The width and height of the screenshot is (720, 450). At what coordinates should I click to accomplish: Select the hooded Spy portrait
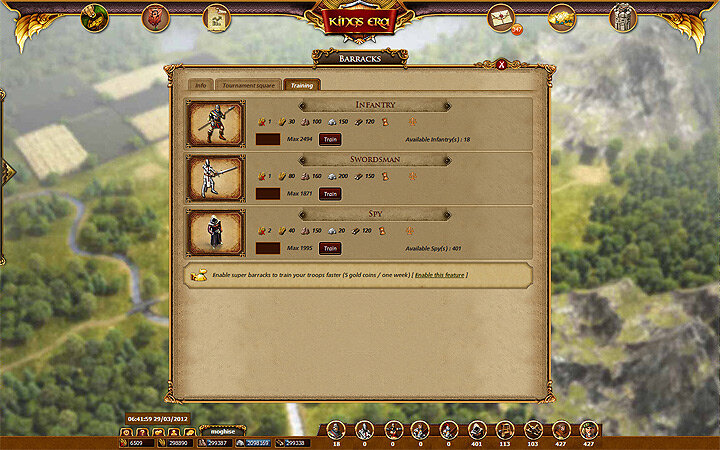(216, 232)
